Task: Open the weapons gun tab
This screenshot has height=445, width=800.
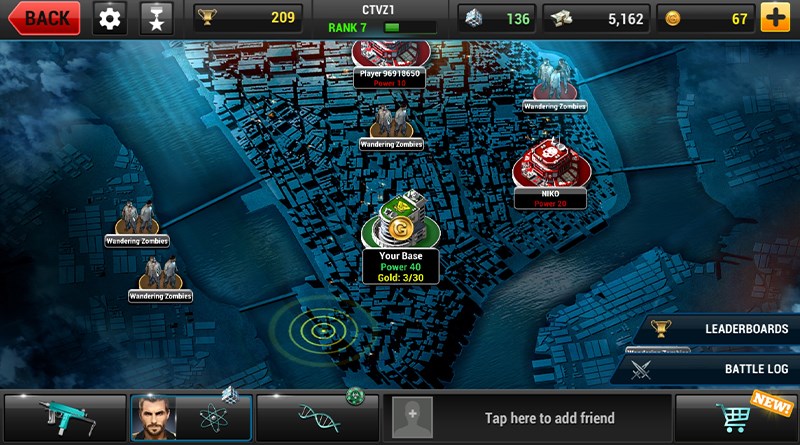Action: point(65,418)
